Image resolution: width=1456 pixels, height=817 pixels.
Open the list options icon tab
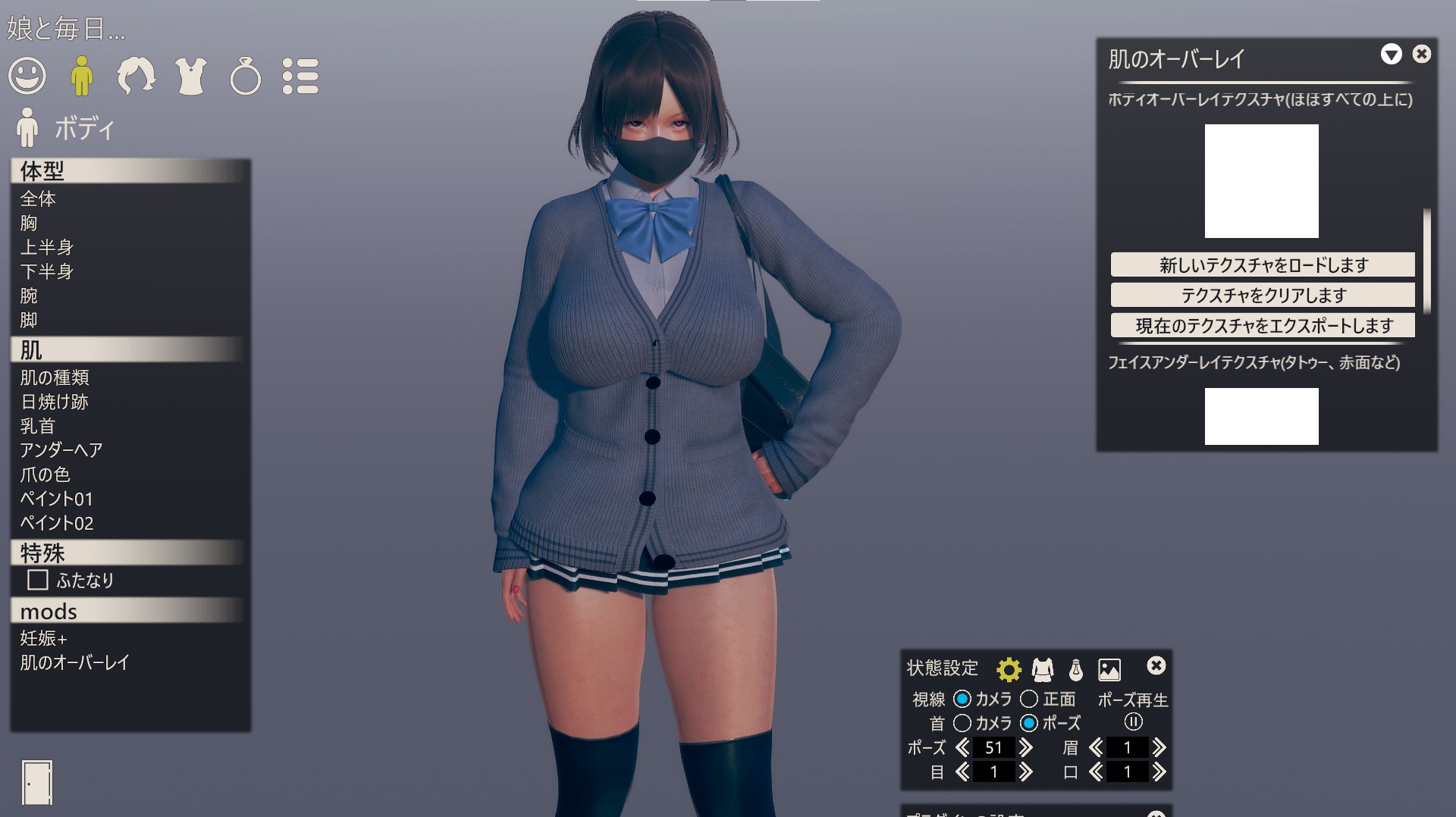[x=300, y=77]
